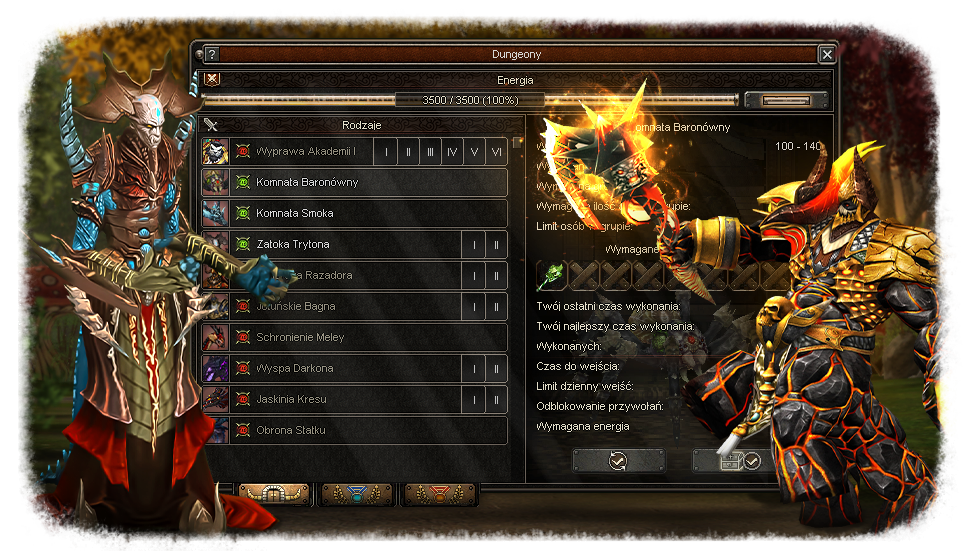The height and width of the screenshot is (553, 967).
Task: Select difficulty II for Jaskinia Kresu
Action: (497, 399)
